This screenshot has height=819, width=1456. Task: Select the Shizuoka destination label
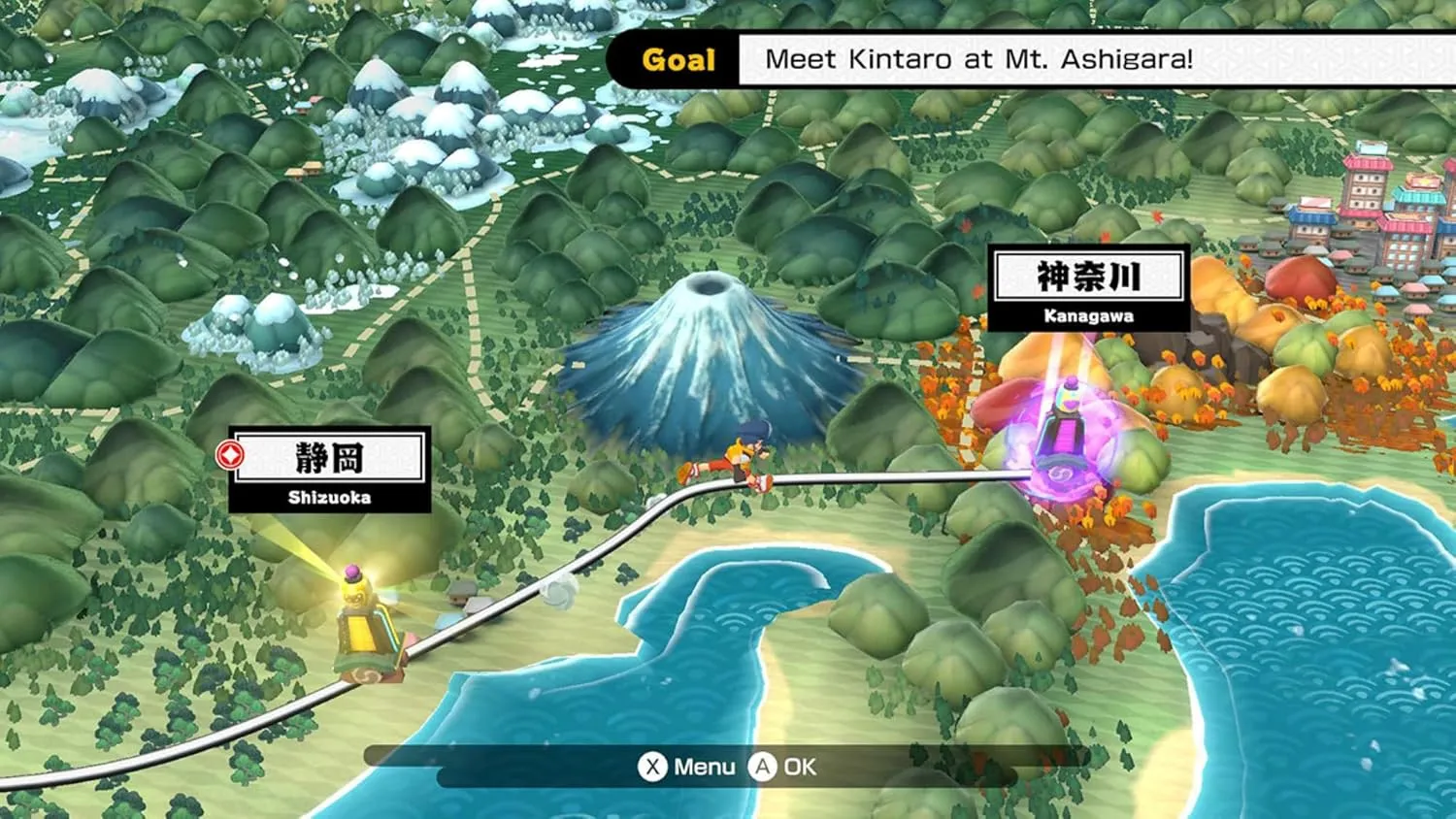tap(329, 470)
